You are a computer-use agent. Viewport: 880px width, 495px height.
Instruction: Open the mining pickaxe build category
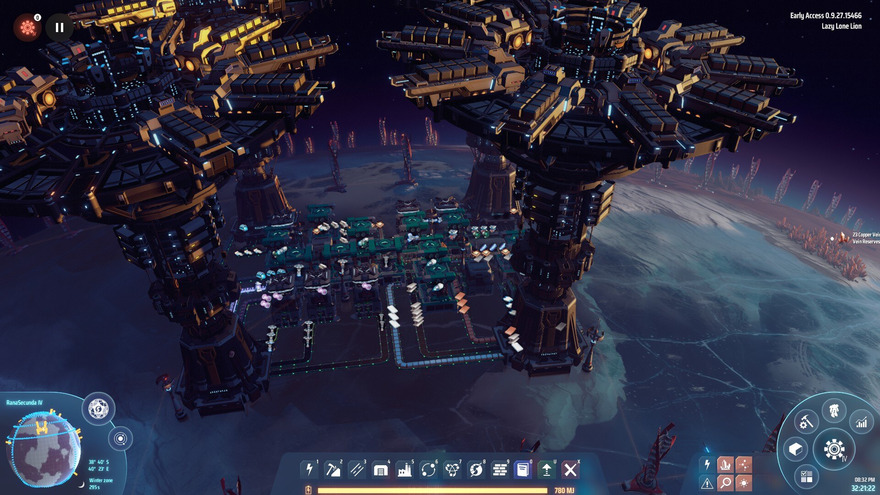[x=333, y=469]
